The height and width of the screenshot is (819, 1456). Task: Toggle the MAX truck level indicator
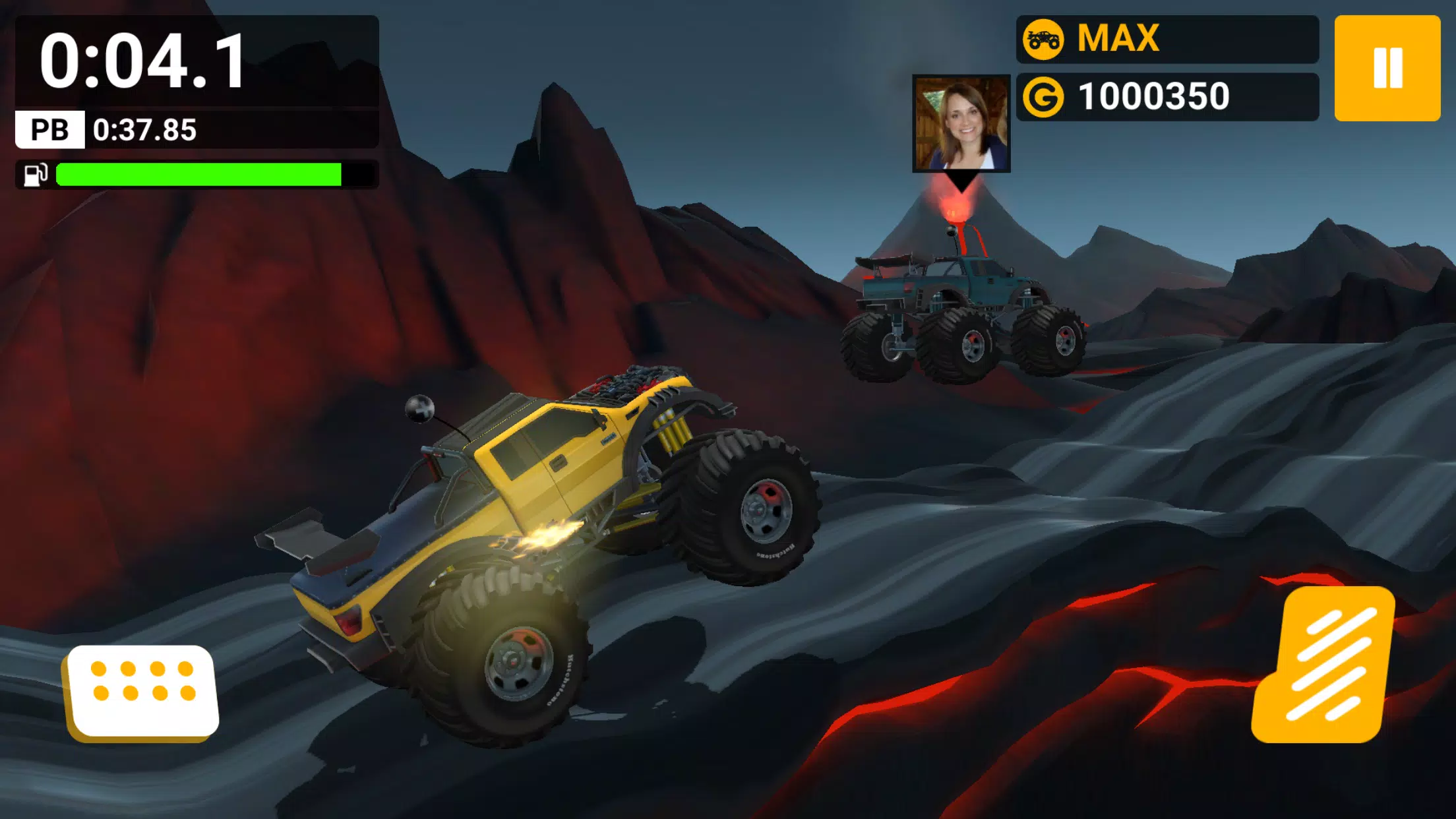[x=1121, y=40]
